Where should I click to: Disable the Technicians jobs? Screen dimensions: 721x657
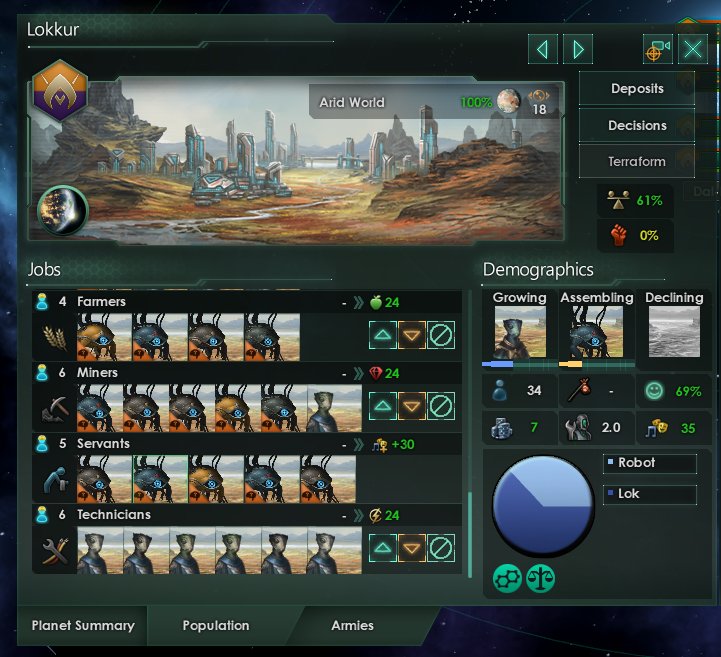click(441, 548)
